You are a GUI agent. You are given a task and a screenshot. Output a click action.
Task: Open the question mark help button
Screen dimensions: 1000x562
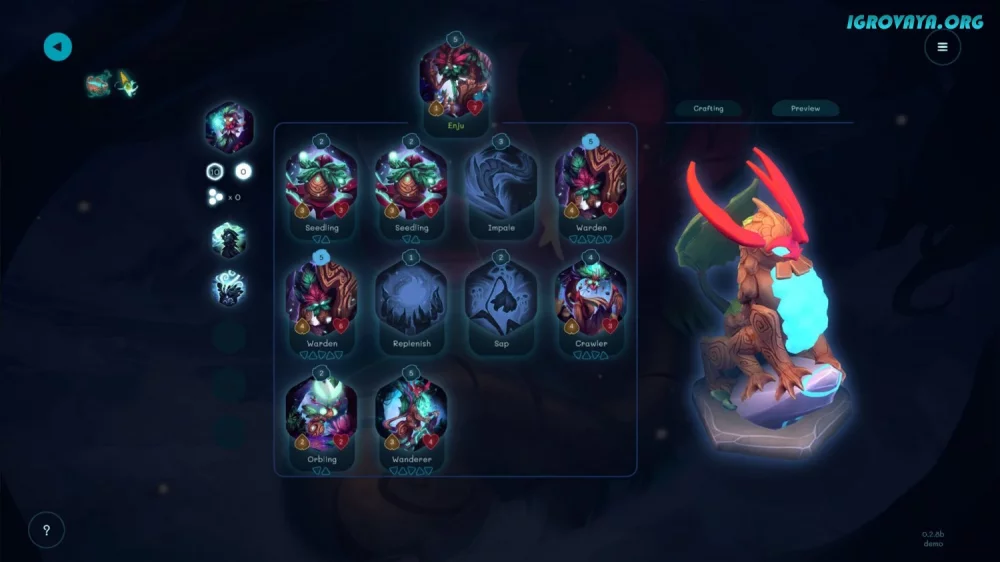point(46,530)
